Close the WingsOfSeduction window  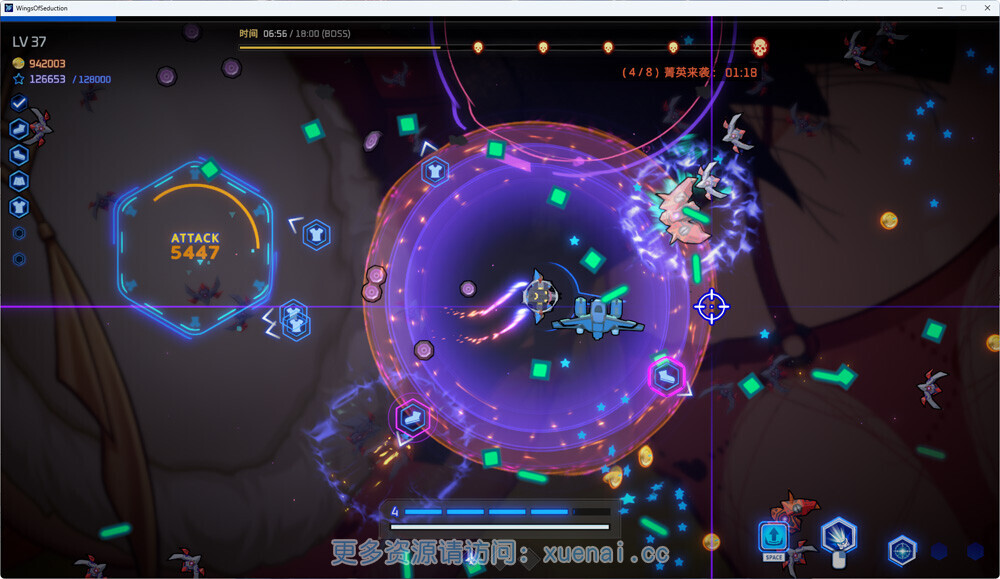pos(986,8)
